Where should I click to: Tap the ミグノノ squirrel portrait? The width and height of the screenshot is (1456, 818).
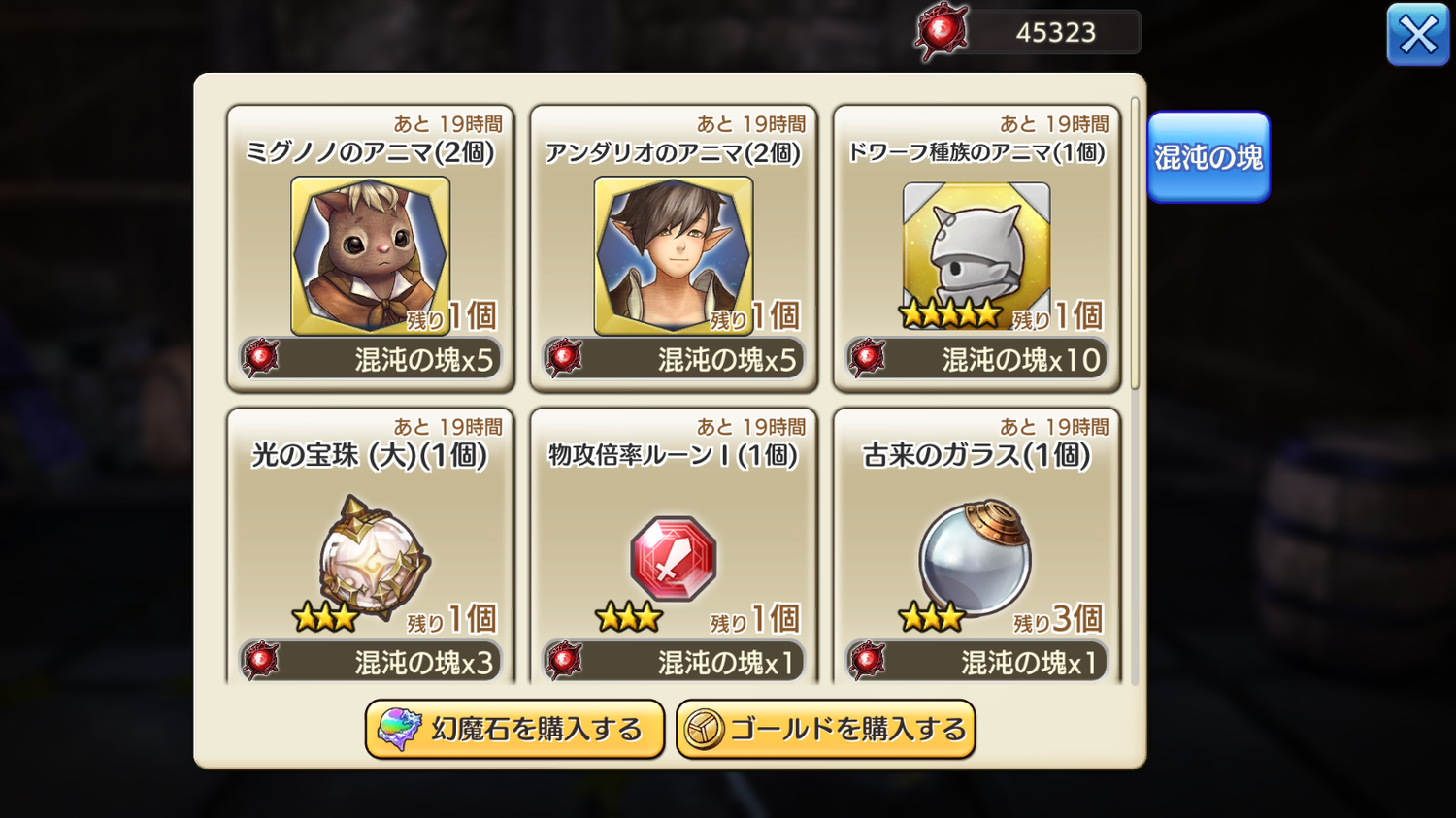pyautogui.click(x=370, y=255)
